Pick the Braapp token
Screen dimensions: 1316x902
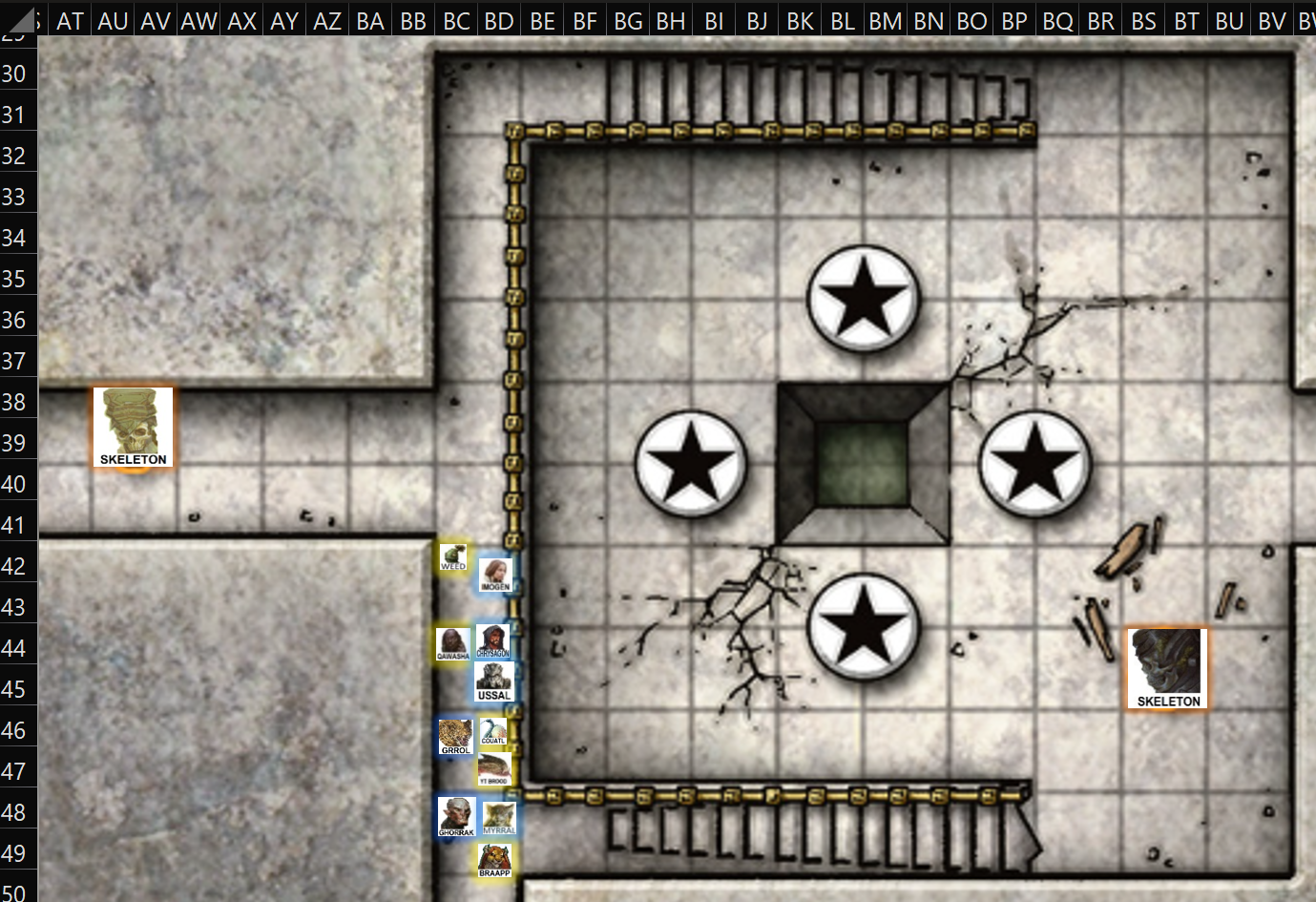coord(494,860)
